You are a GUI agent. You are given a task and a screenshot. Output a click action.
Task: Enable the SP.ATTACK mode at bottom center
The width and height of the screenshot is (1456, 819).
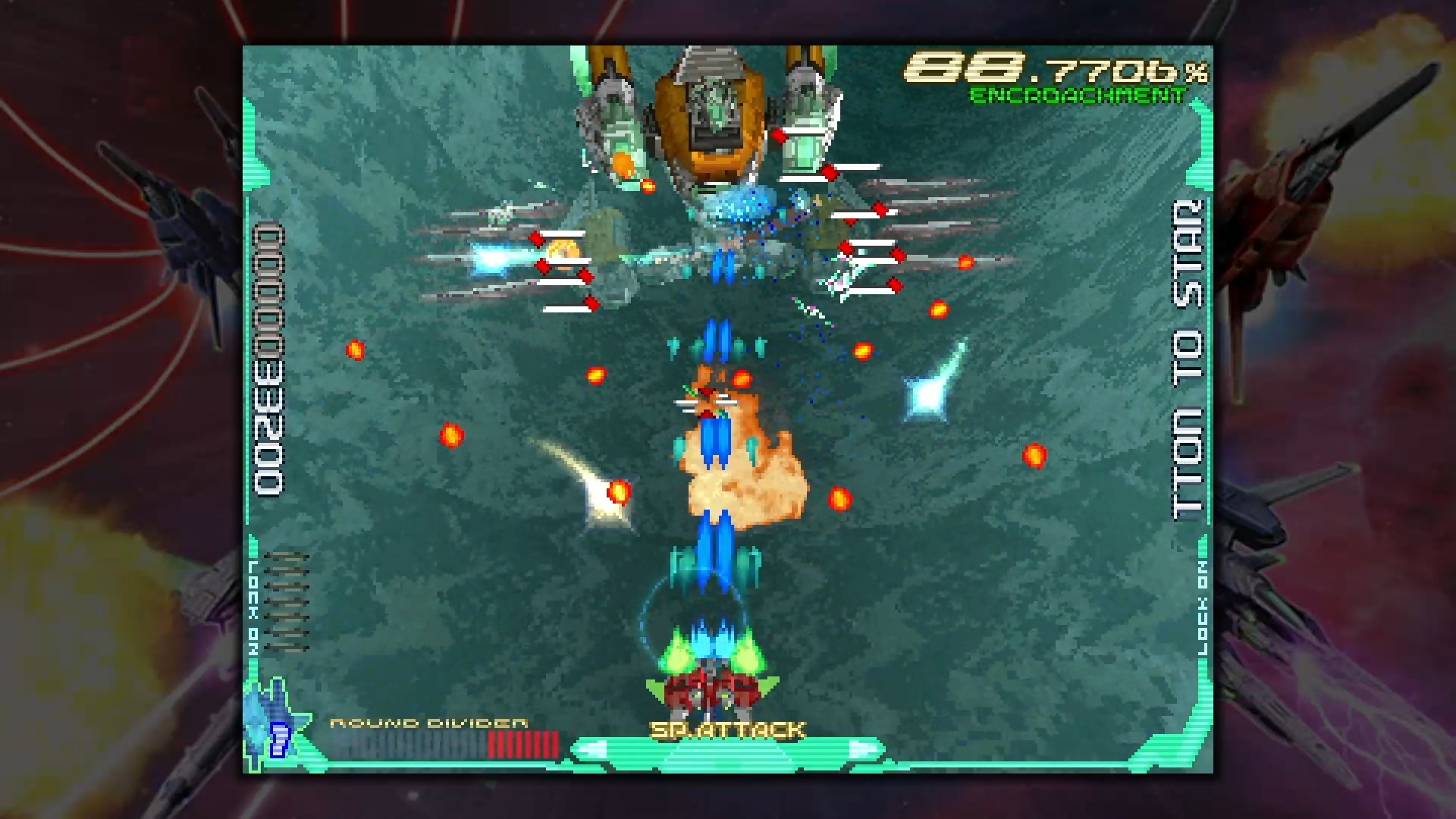point(728,730)
